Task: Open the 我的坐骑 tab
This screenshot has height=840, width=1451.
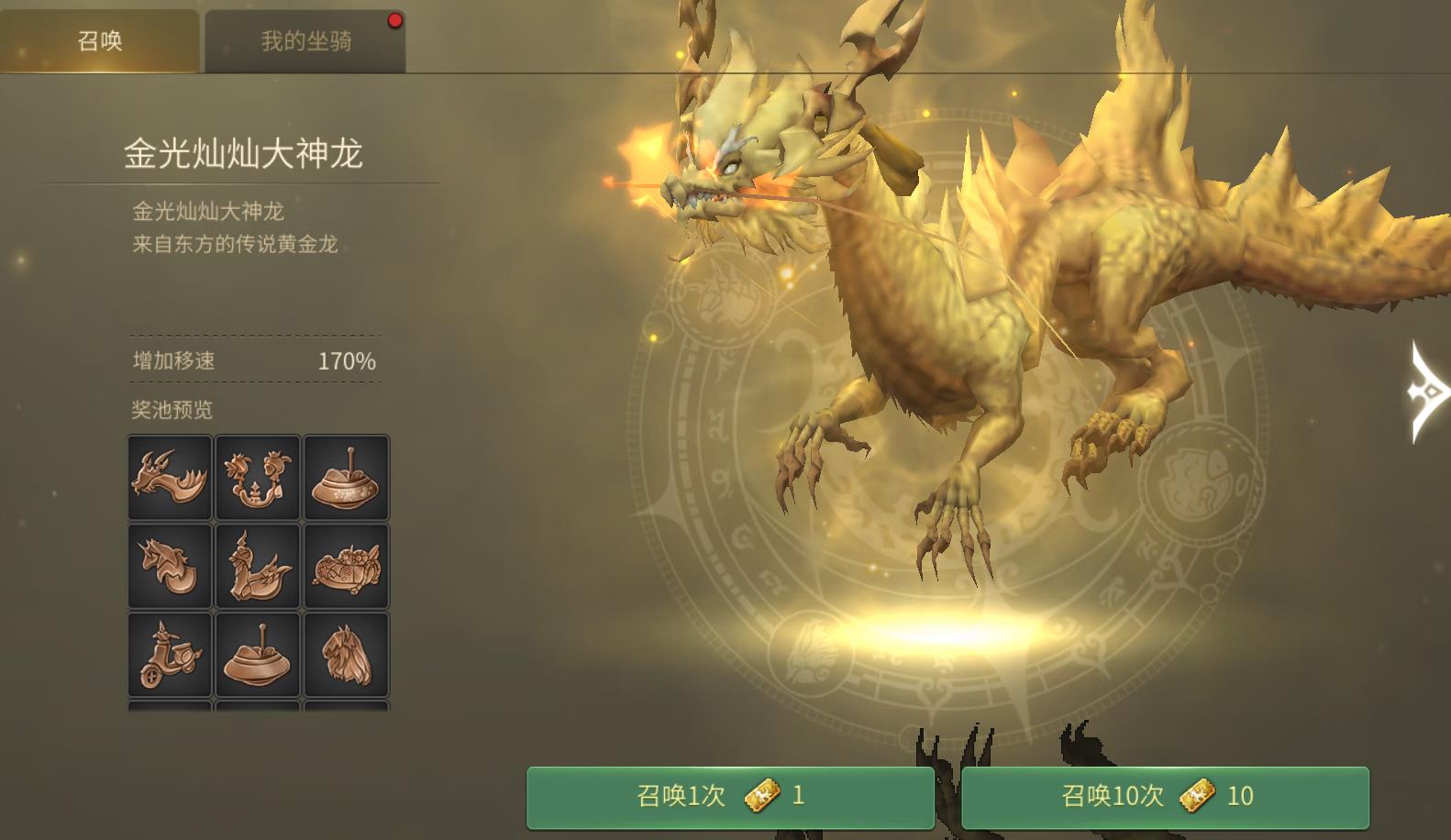Action: click(x=305, y=41)
